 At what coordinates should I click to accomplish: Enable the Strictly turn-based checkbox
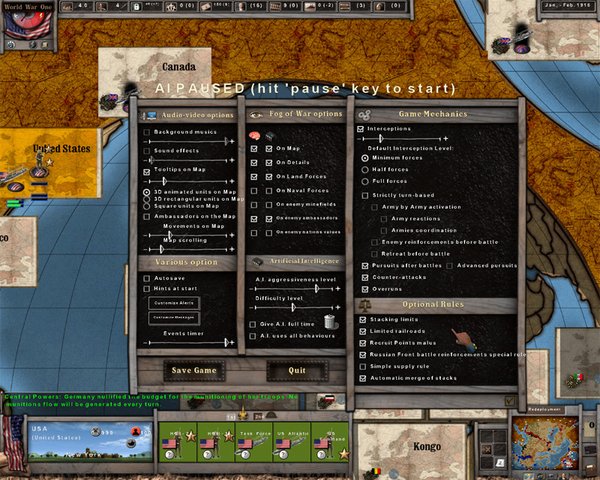pos(364,194)
